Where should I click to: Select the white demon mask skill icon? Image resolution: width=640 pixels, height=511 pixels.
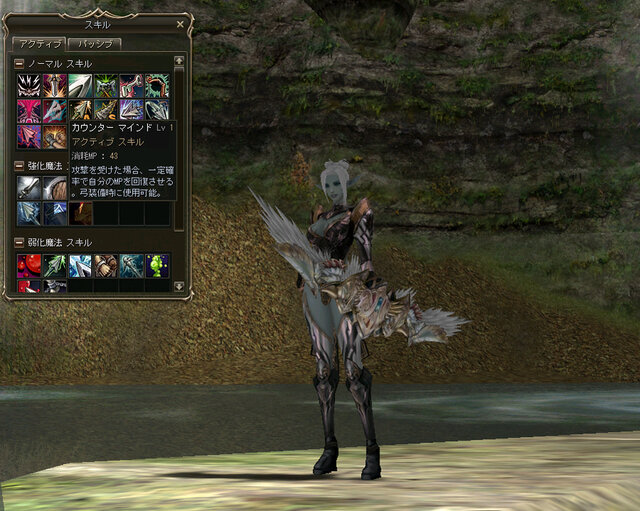click(x=28, y=85)
